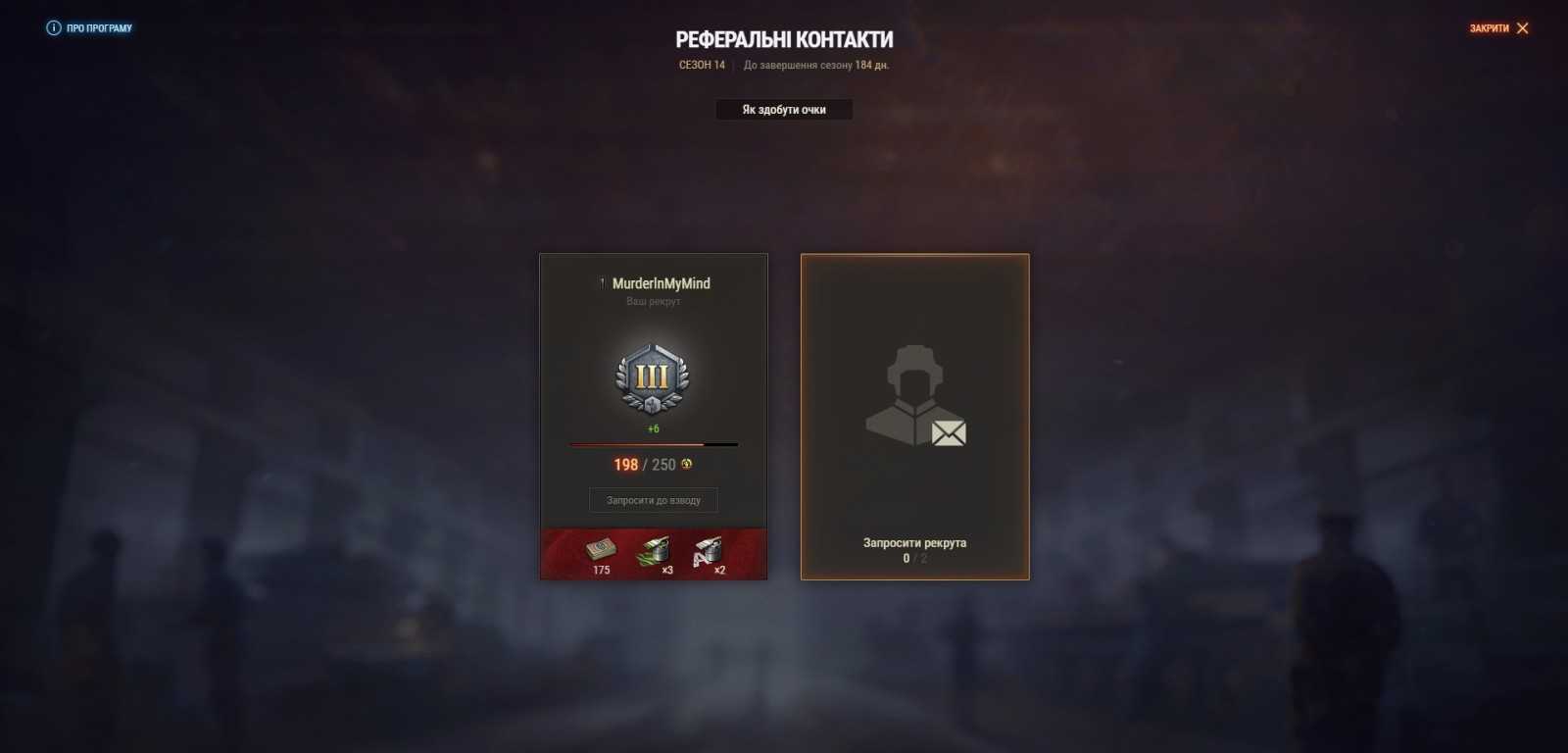1568x753 pixels.
Task: Click the 198/250 progress bar
Action: (x=653, y=443)
